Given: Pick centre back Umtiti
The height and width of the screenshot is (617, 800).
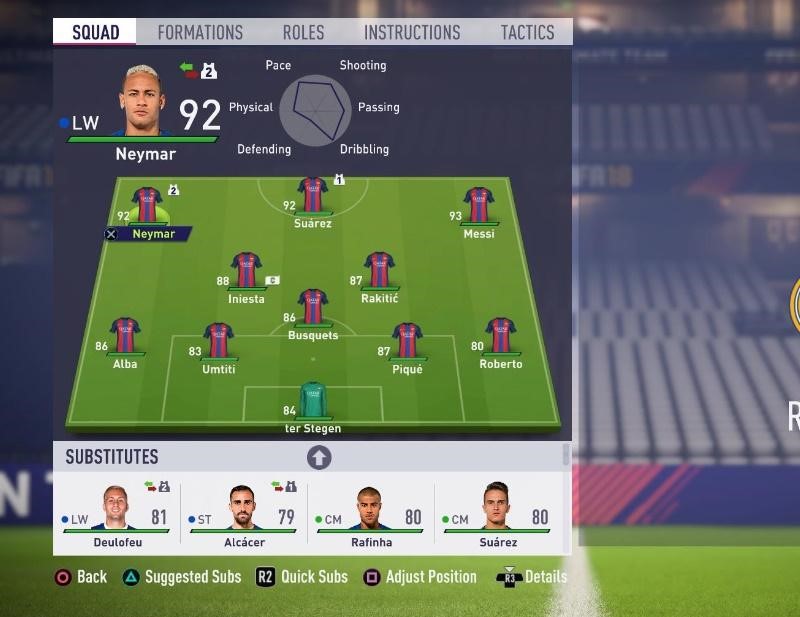Looking at the screenshot, I should click(218, 342).
